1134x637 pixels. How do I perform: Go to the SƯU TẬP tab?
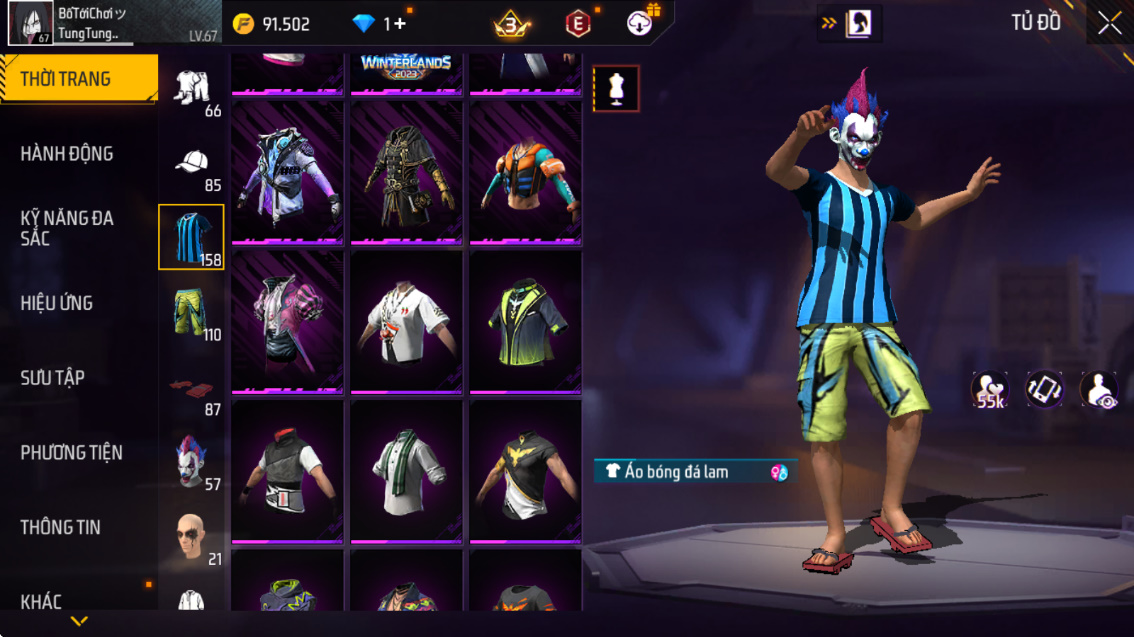tap(53, 378)
